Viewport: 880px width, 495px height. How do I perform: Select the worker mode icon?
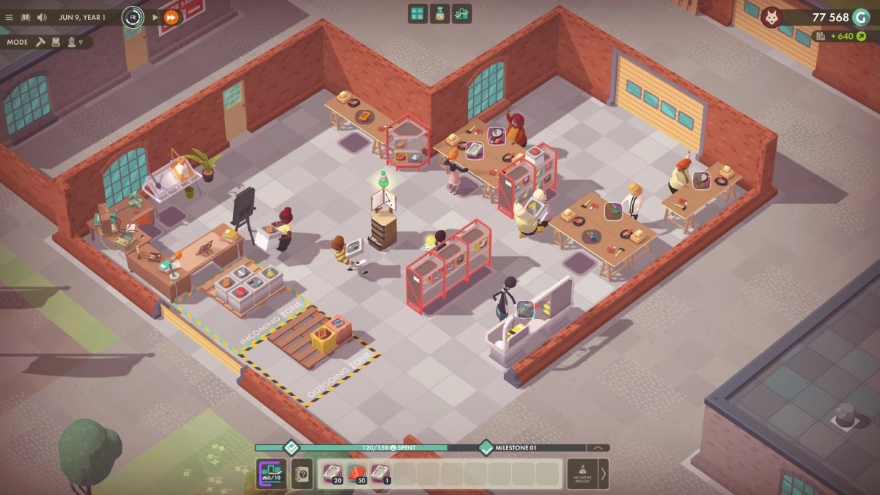[70, 42]
